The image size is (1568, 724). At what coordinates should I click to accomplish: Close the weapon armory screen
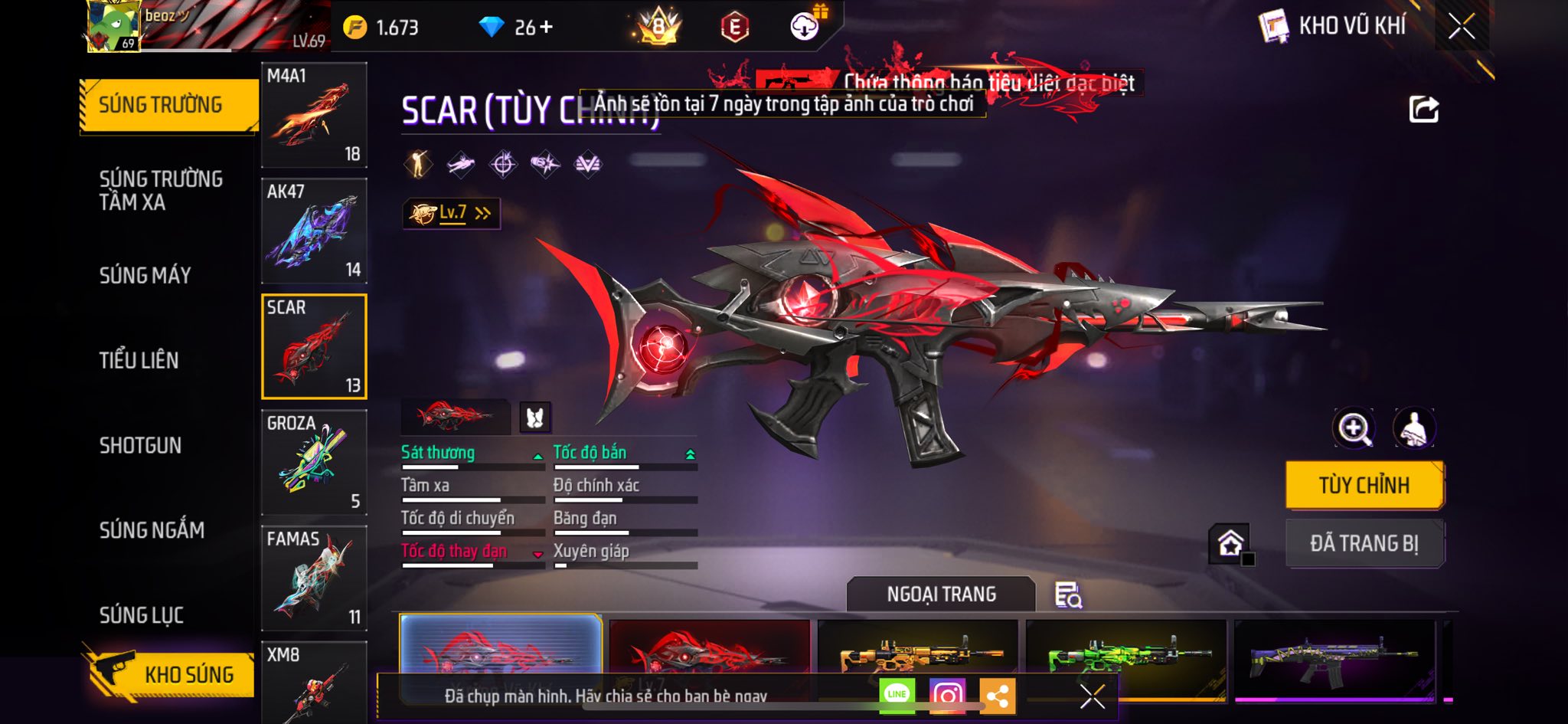(x=1461, y=27)
